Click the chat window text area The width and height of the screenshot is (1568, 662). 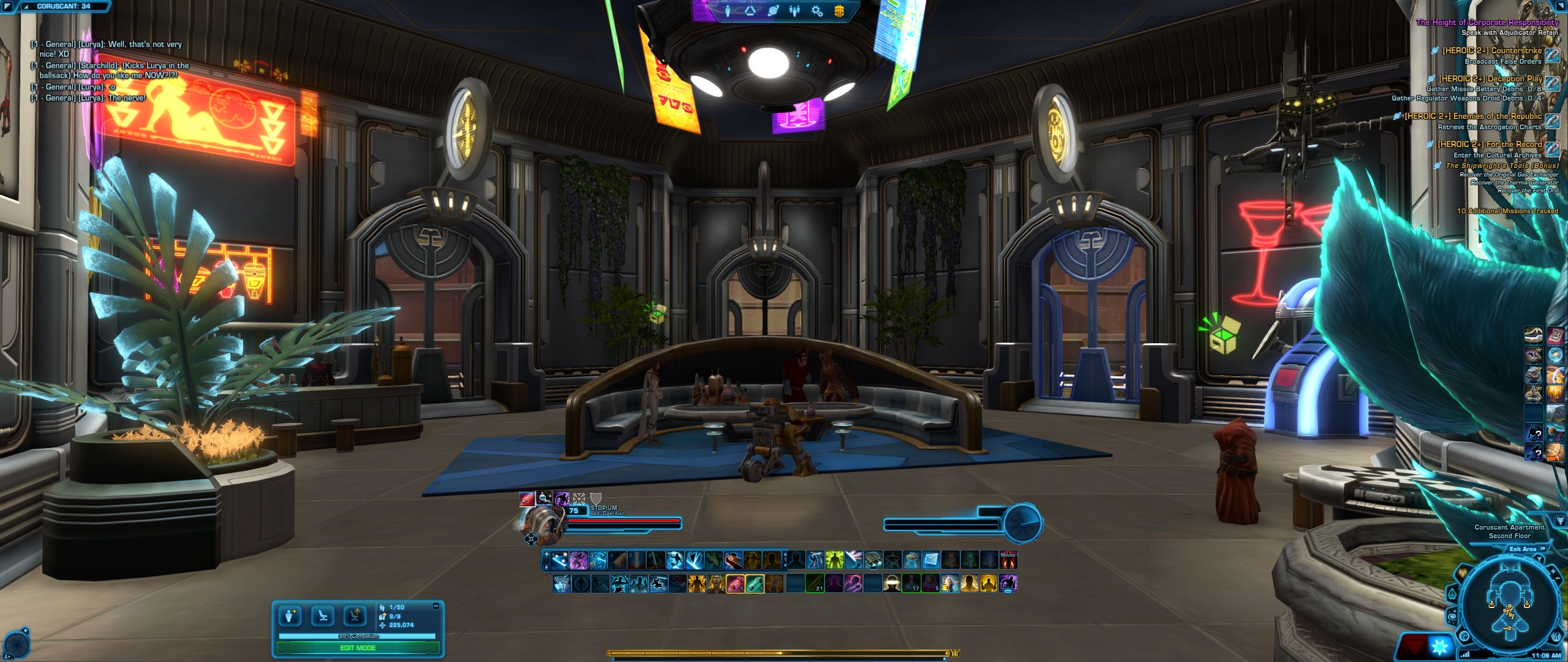coord(110,70)
